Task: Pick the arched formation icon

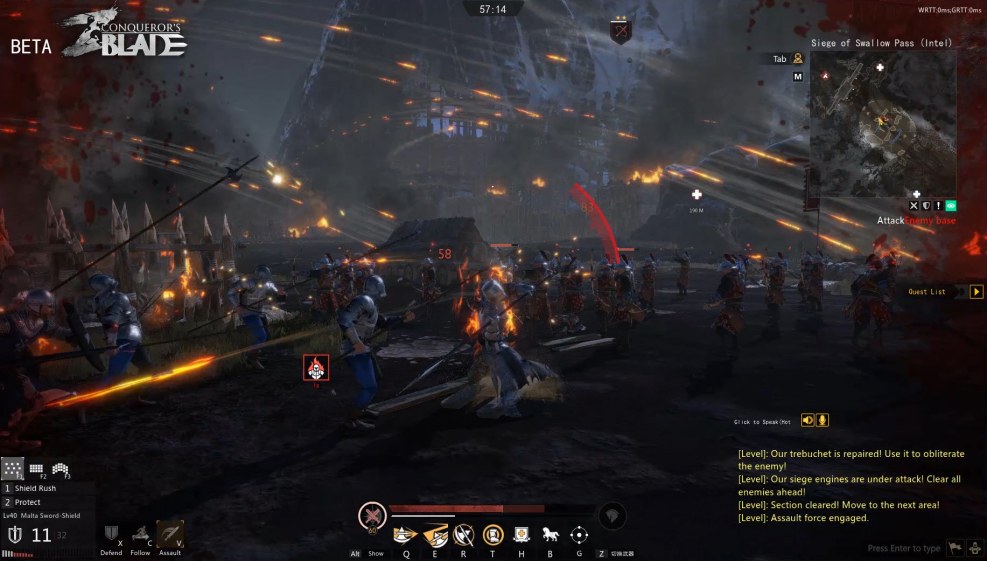Action: point(60,468)
